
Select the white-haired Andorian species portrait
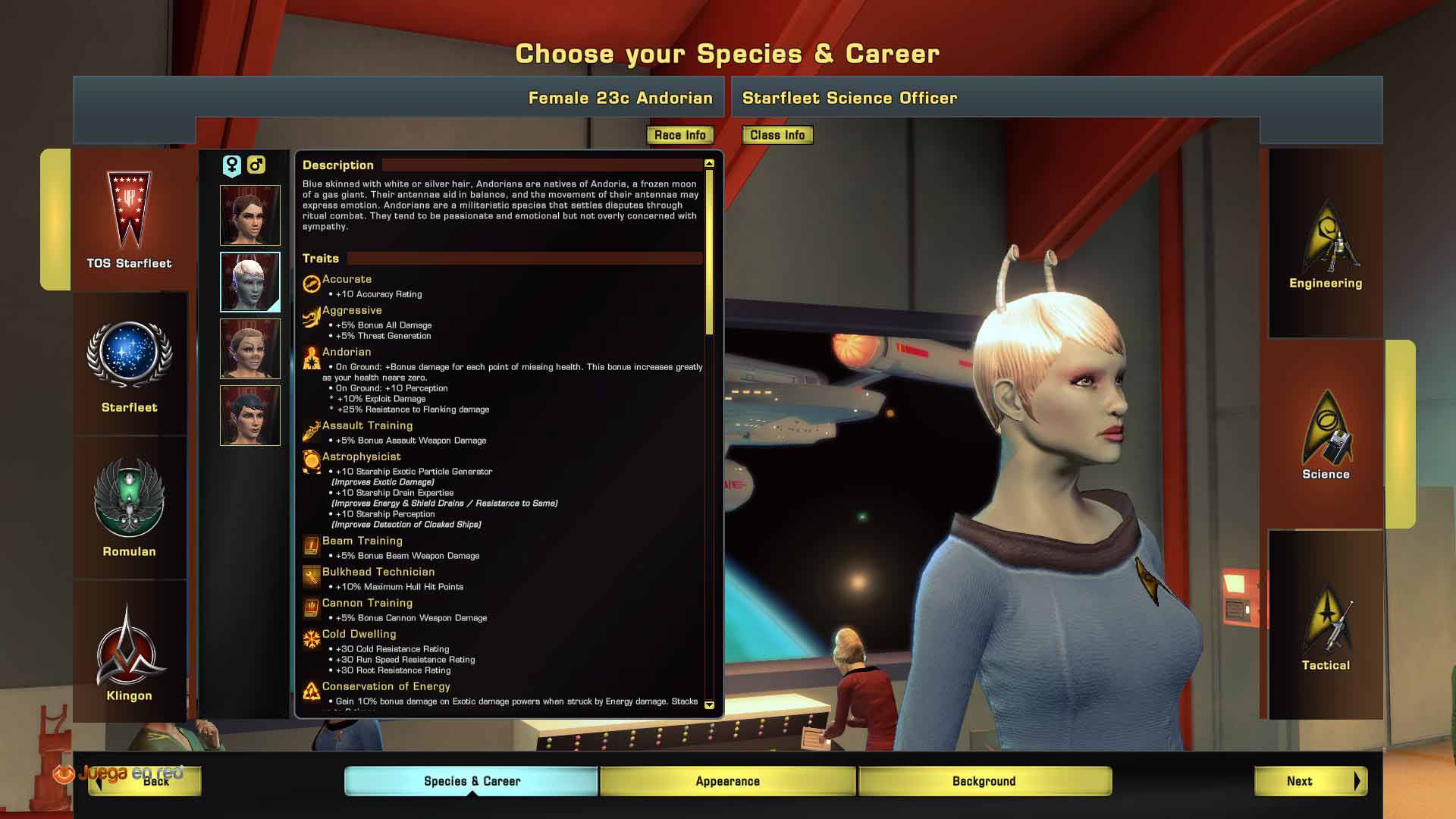coord(250,282)
